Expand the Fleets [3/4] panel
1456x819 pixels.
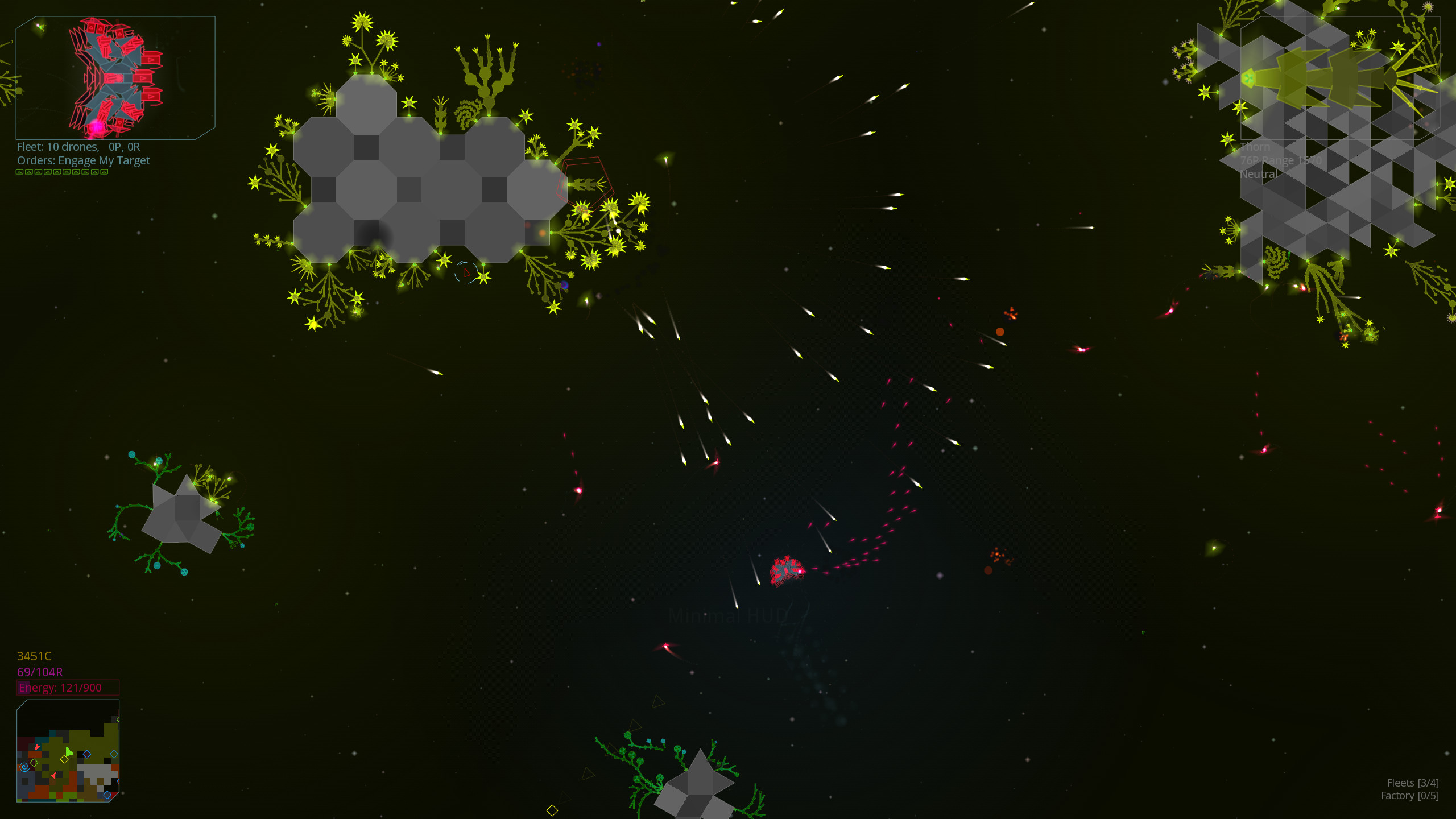pos(1413,783)
